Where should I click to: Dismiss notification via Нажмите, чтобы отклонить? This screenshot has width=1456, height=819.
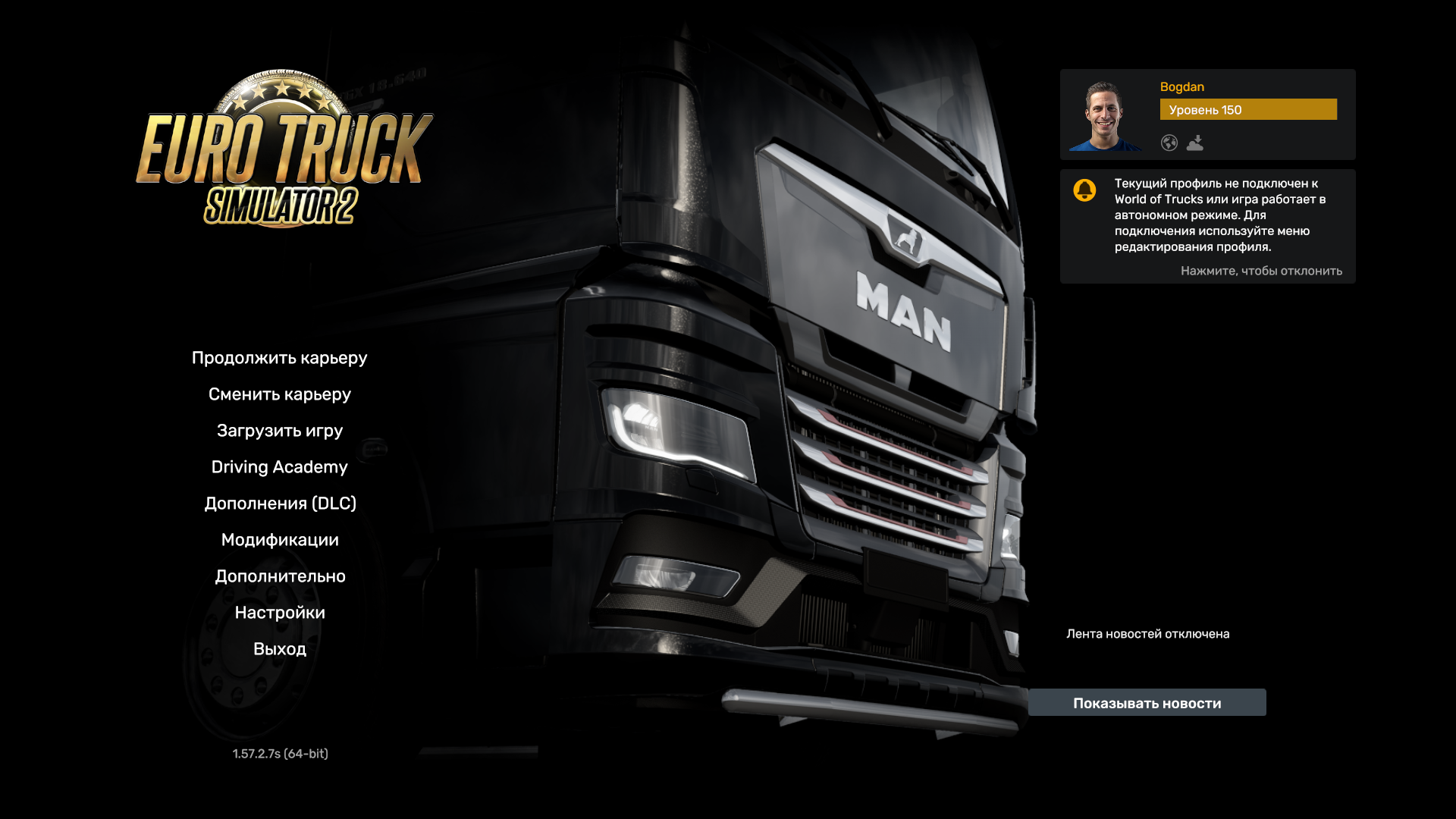click(1261, 271)
